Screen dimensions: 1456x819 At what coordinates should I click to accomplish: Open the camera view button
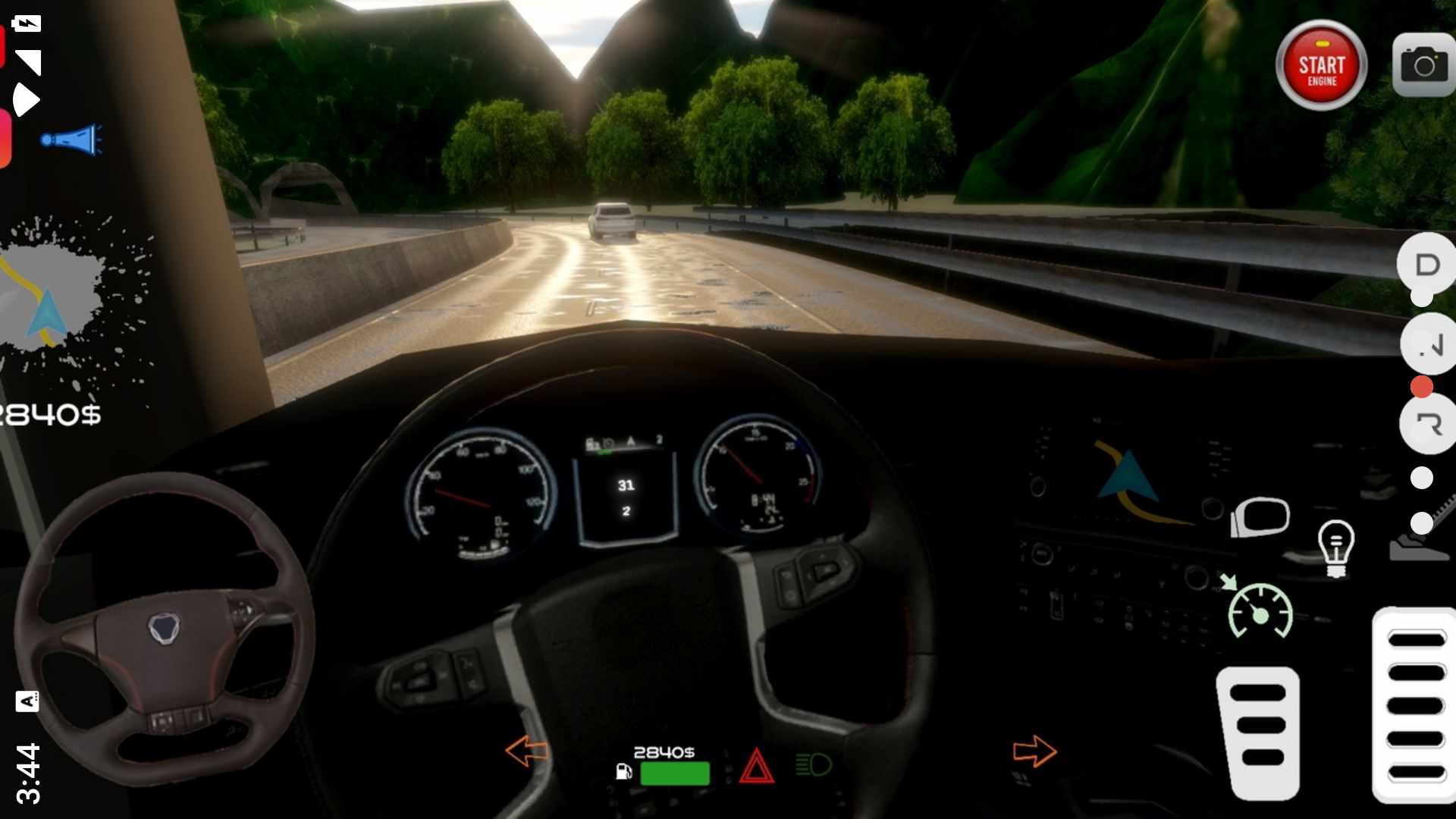(1423, 65)
